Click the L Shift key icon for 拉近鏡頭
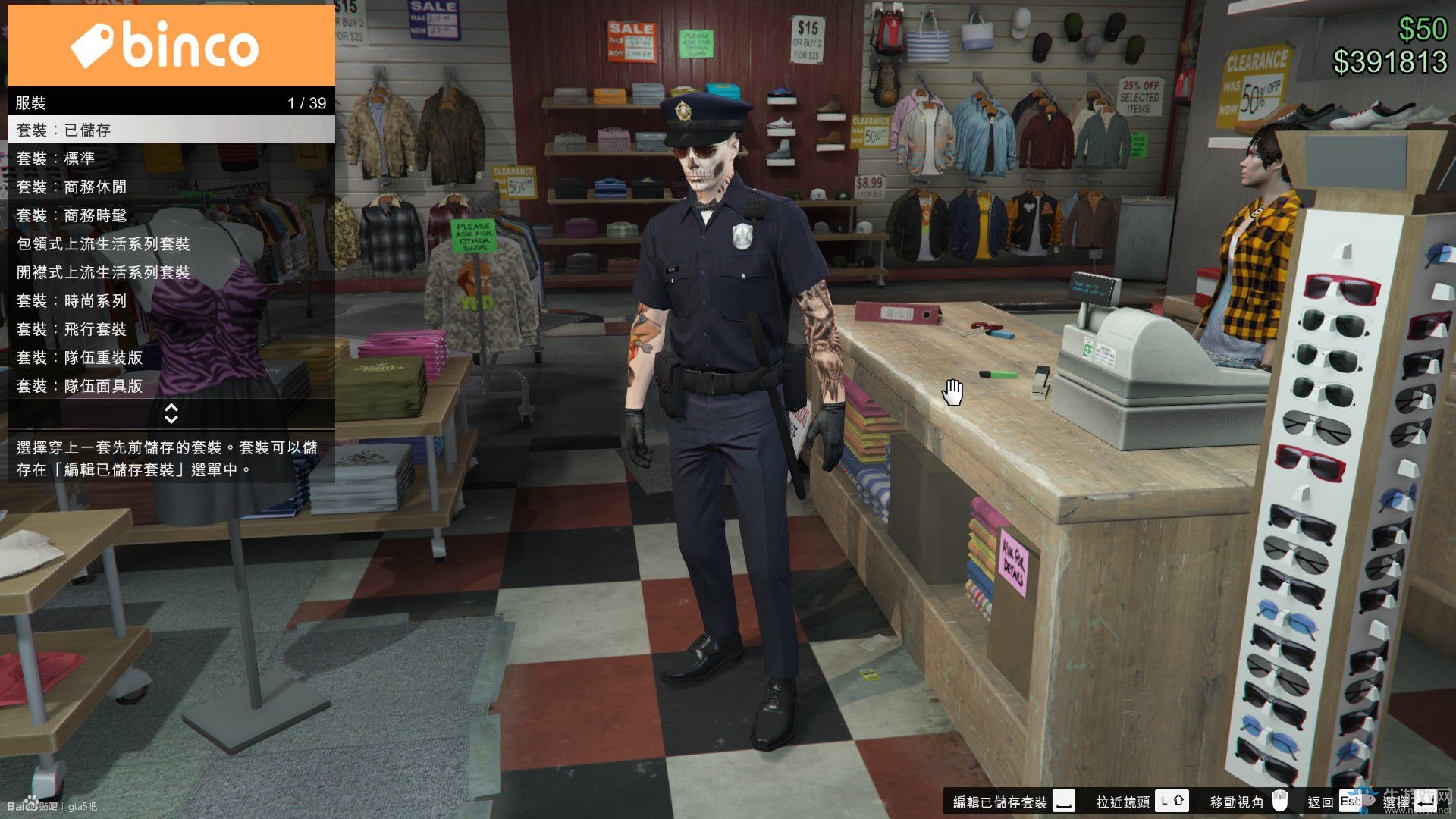Viewport: 1456px width, 819px height. (1172, 802)
